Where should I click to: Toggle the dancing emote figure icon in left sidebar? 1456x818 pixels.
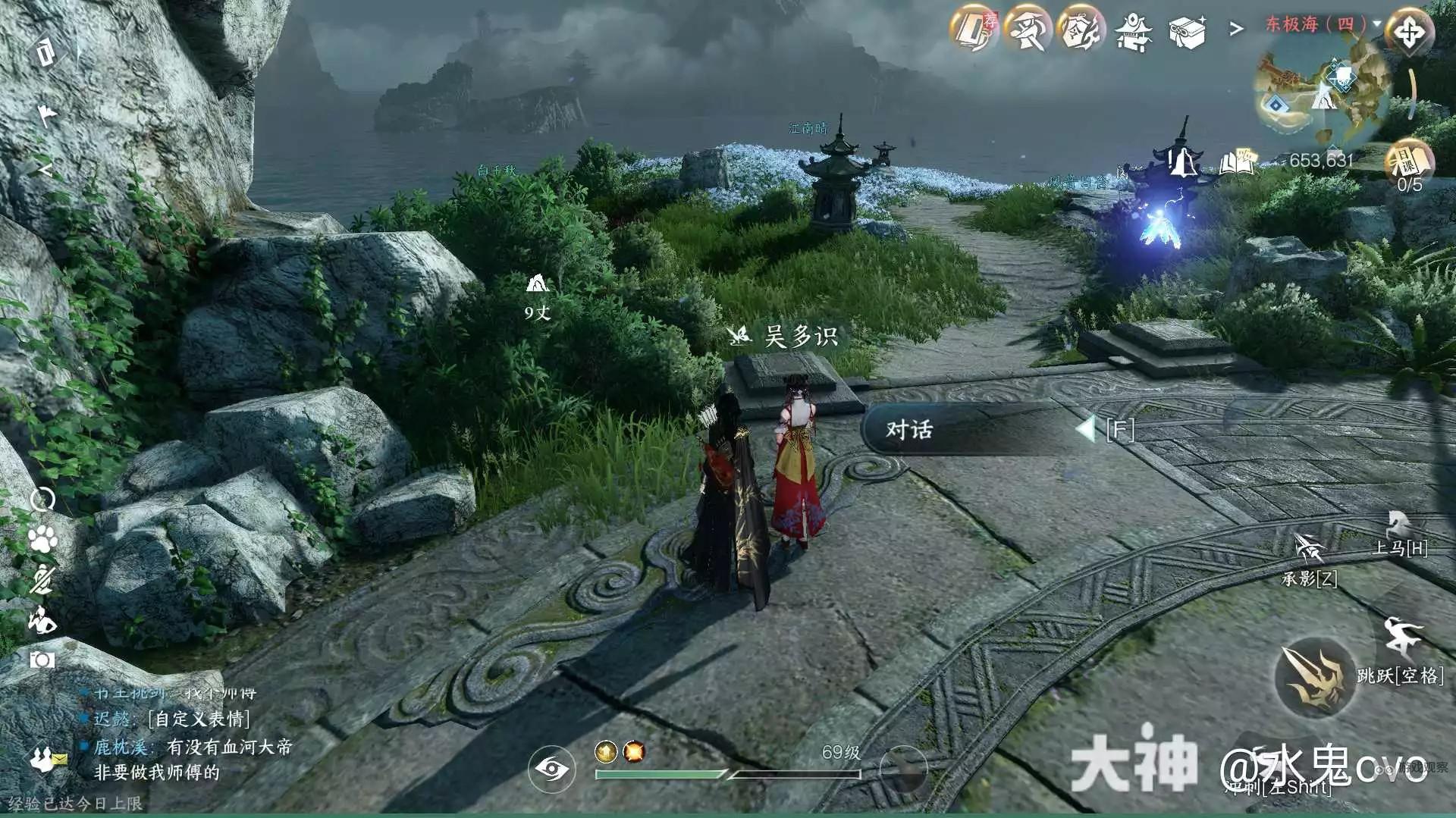tap(44, 621)
